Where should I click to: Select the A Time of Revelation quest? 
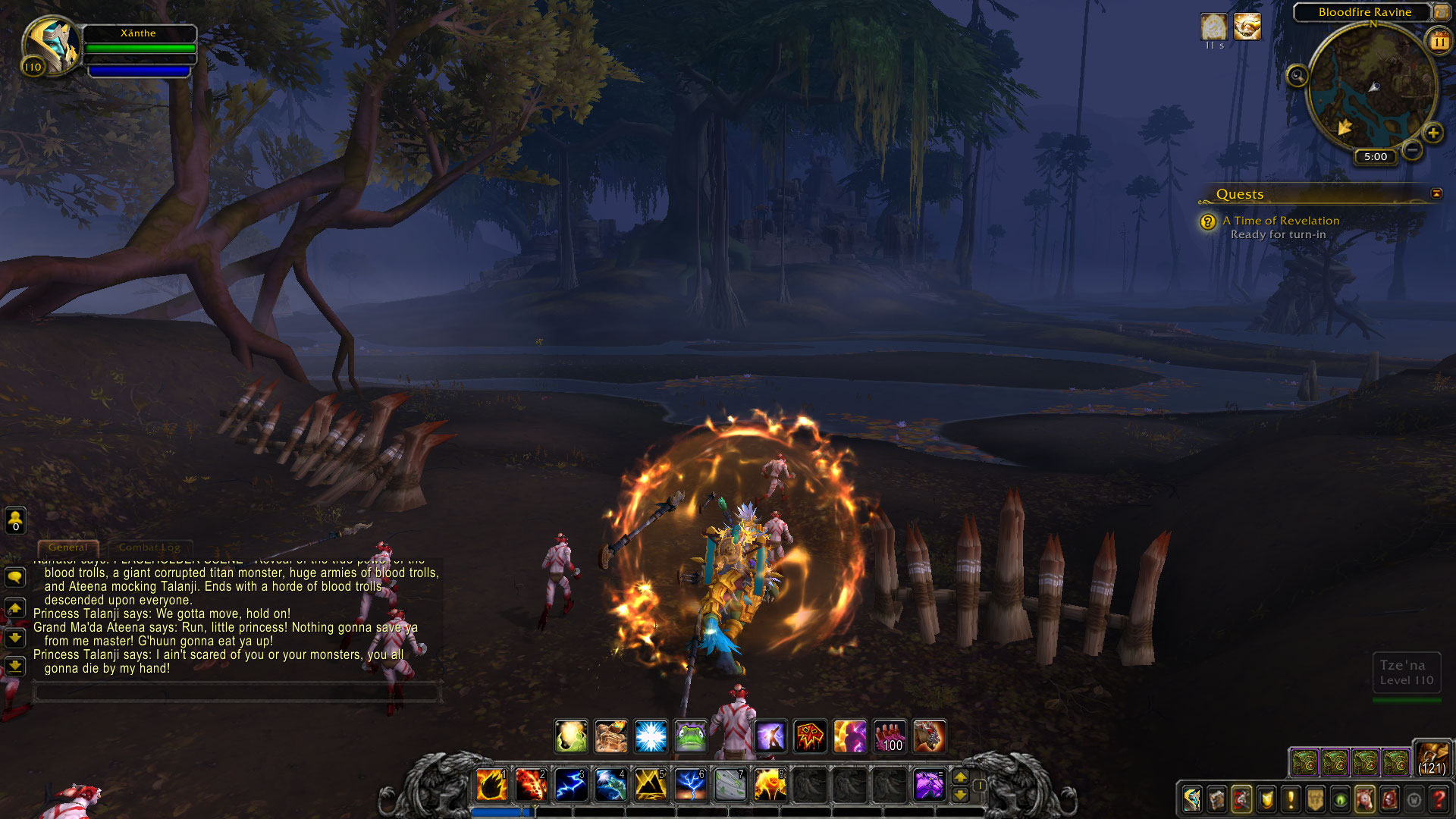[x=1281, y=221]
